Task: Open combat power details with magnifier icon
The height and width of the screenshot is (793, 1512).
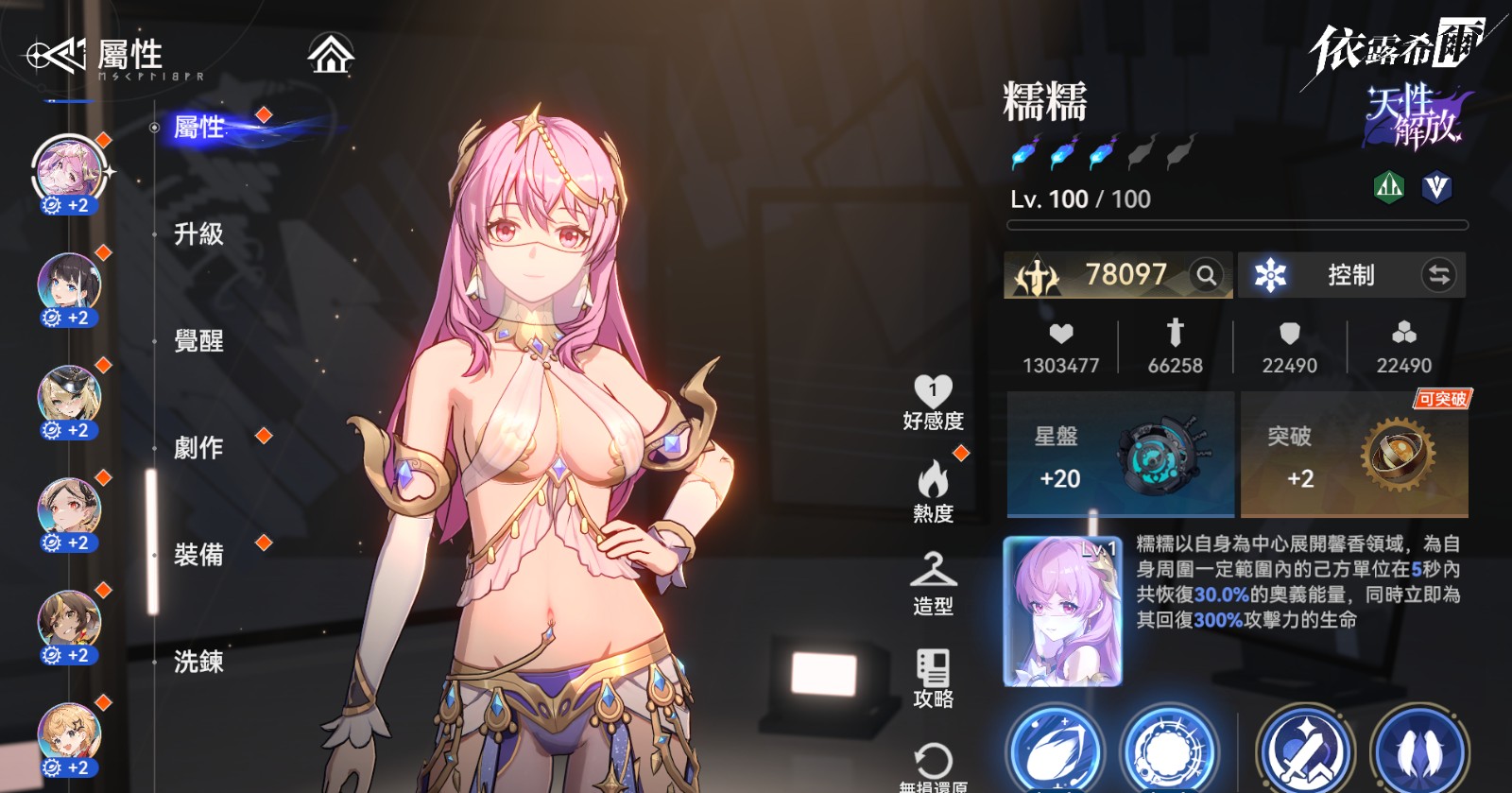Action: pyautogui.click(x=1207, y=276)
